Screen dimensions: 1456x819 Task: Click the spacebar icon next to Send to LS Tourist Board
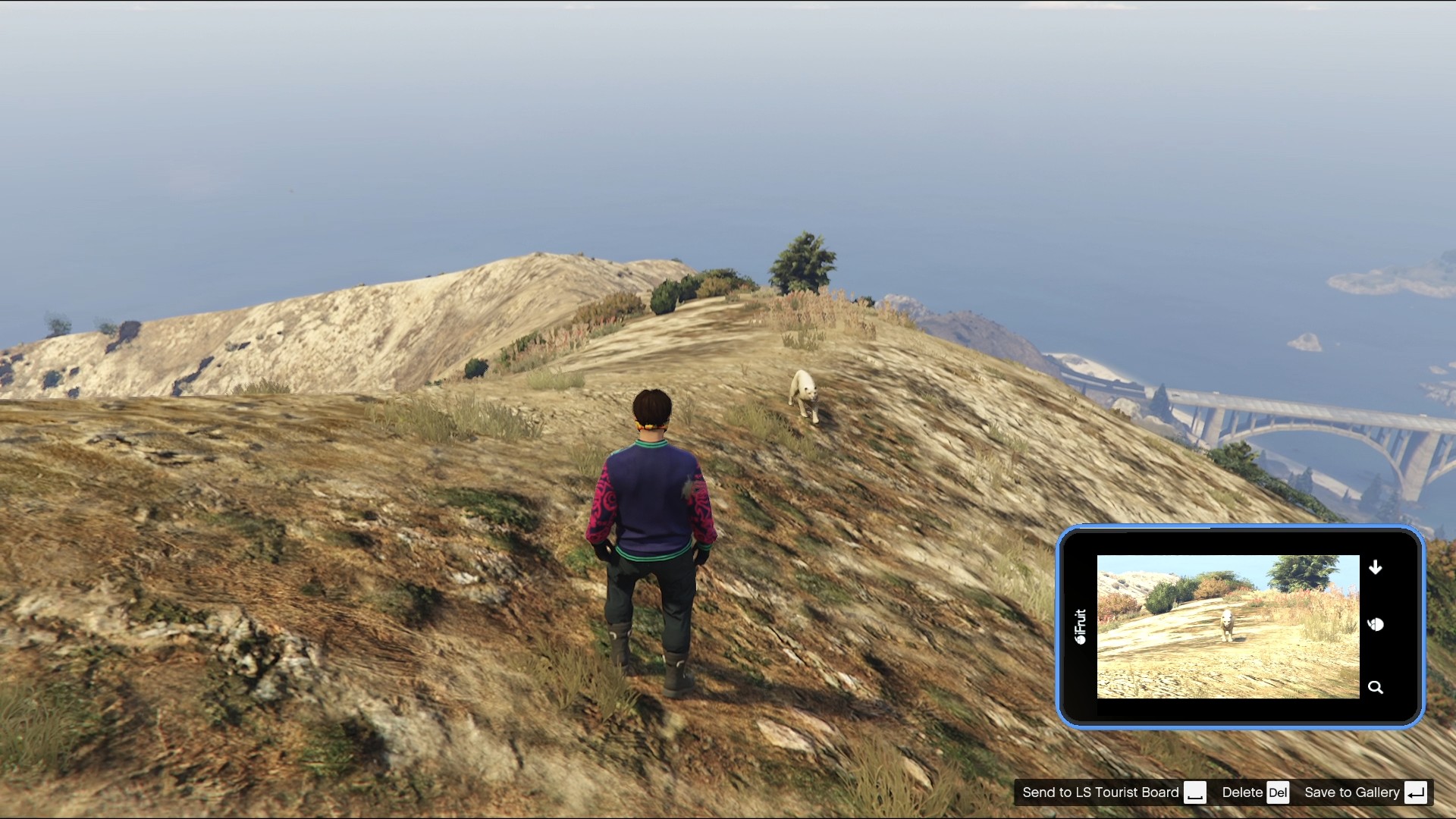point(1196,793)
